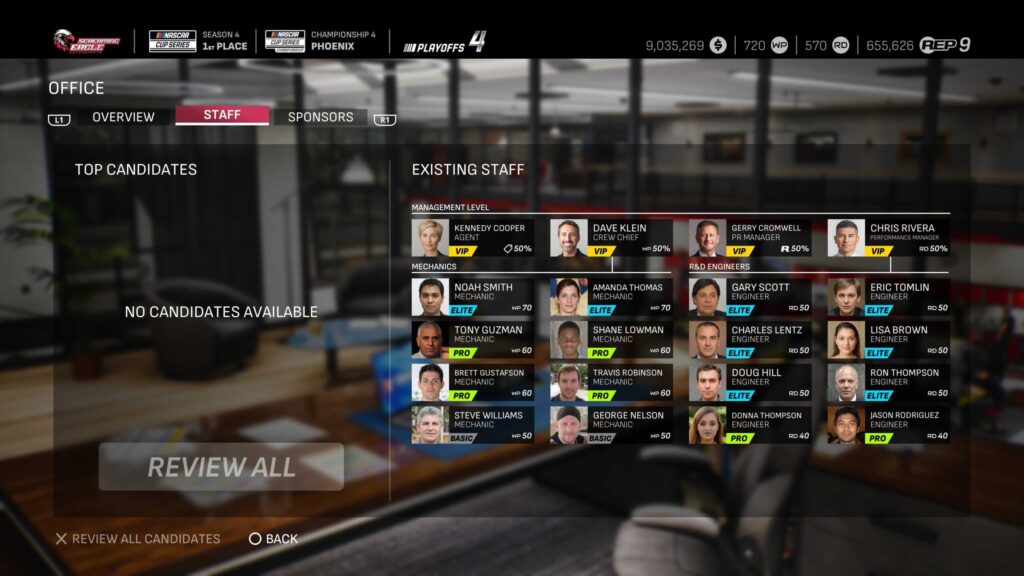
Task: Click the Review All button
Action: (x=221, y=467)
